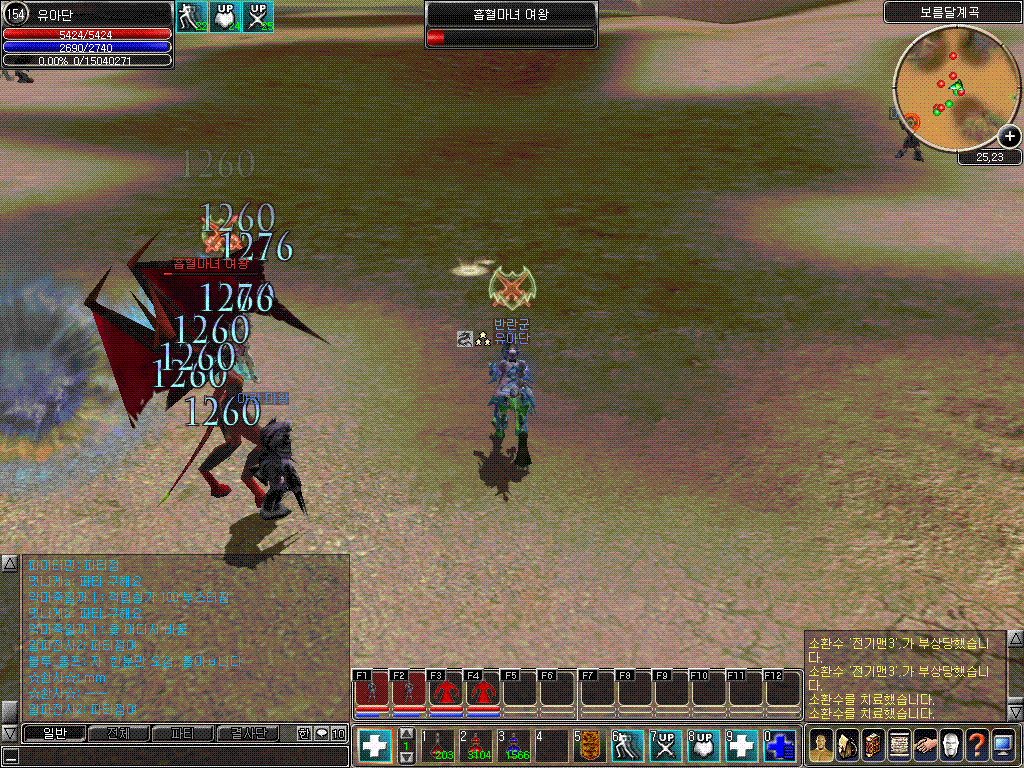Use the blue potion in slot 3
Screen dimensions: 1024x768
[516, 746]
